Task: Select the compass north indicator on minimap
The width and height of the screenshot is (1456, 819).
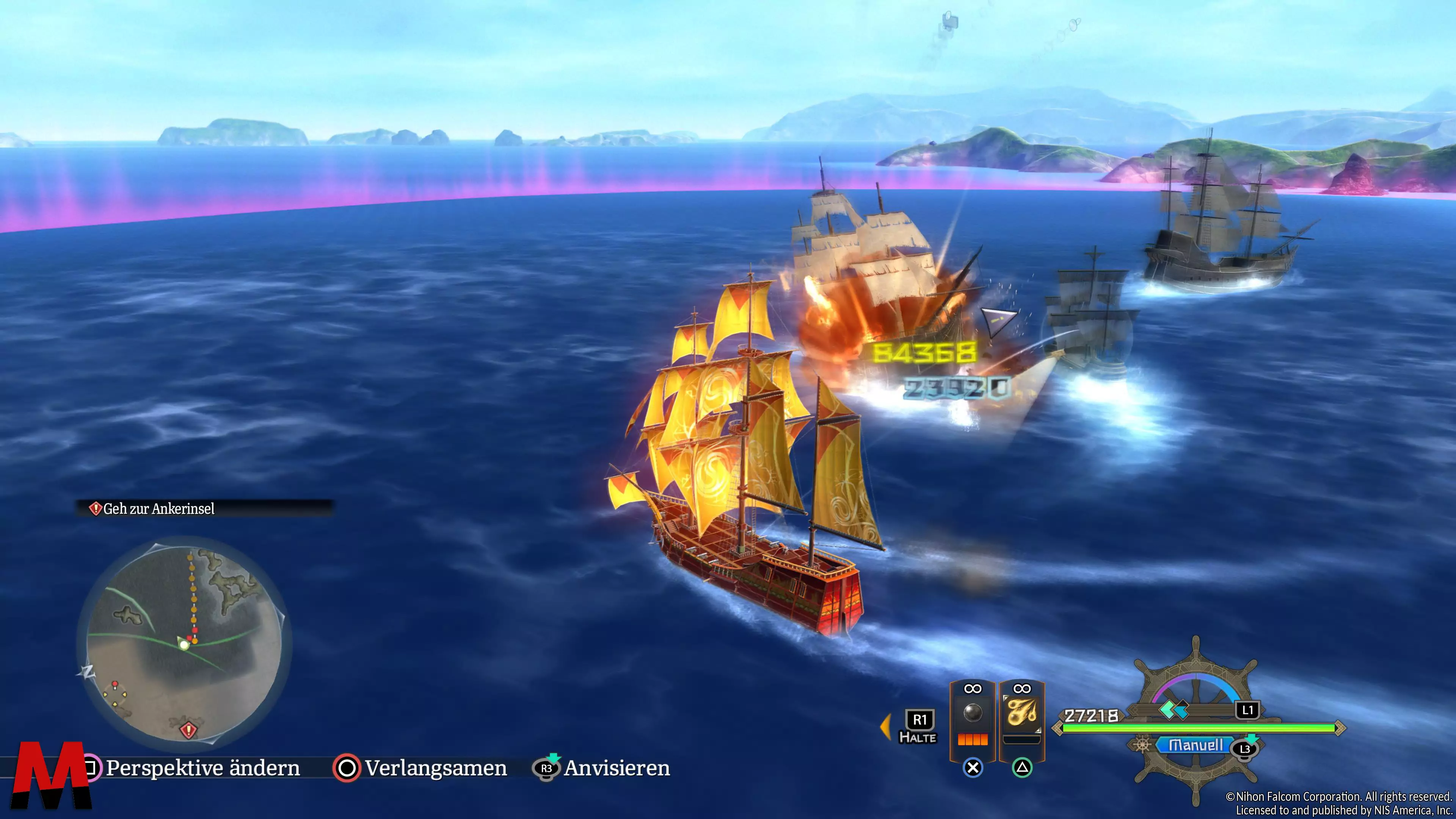Action: click(88, 672)
